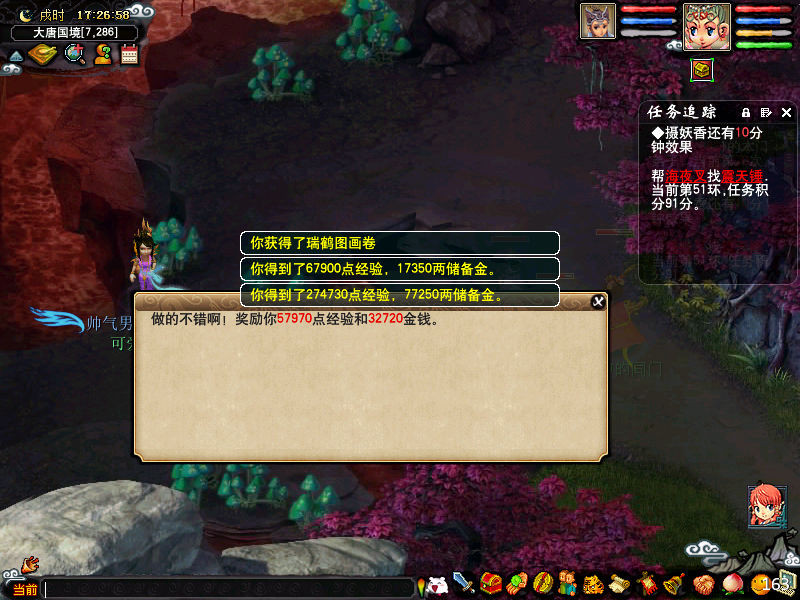Image resolution: width=800 pixels, height=600 pixels.
Task: Open the tiger pet toolbar icon
Action: coord(593,583)
